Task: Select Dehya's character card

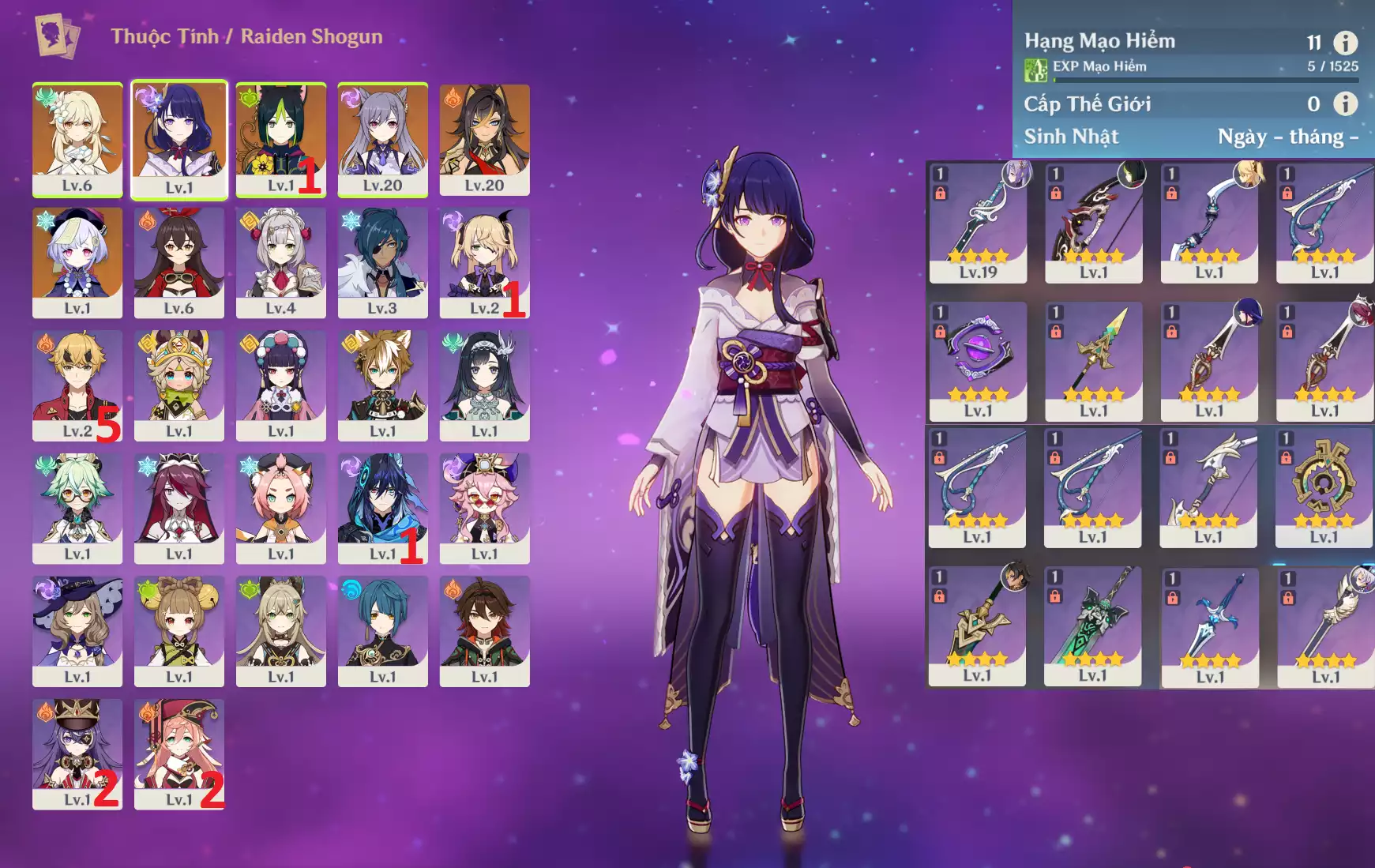Action: [x=484, y=139]
